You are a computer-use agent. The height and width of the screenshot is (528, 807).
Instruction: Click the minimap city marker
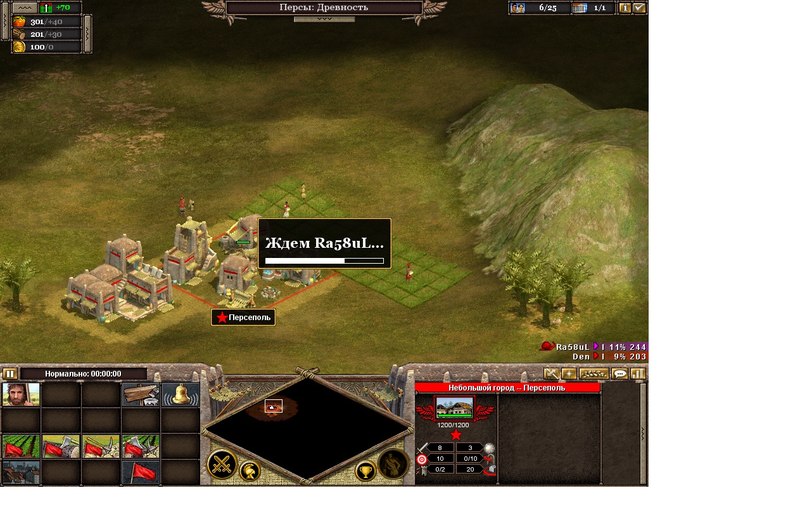pyautogui.click(x=273, y=406)
